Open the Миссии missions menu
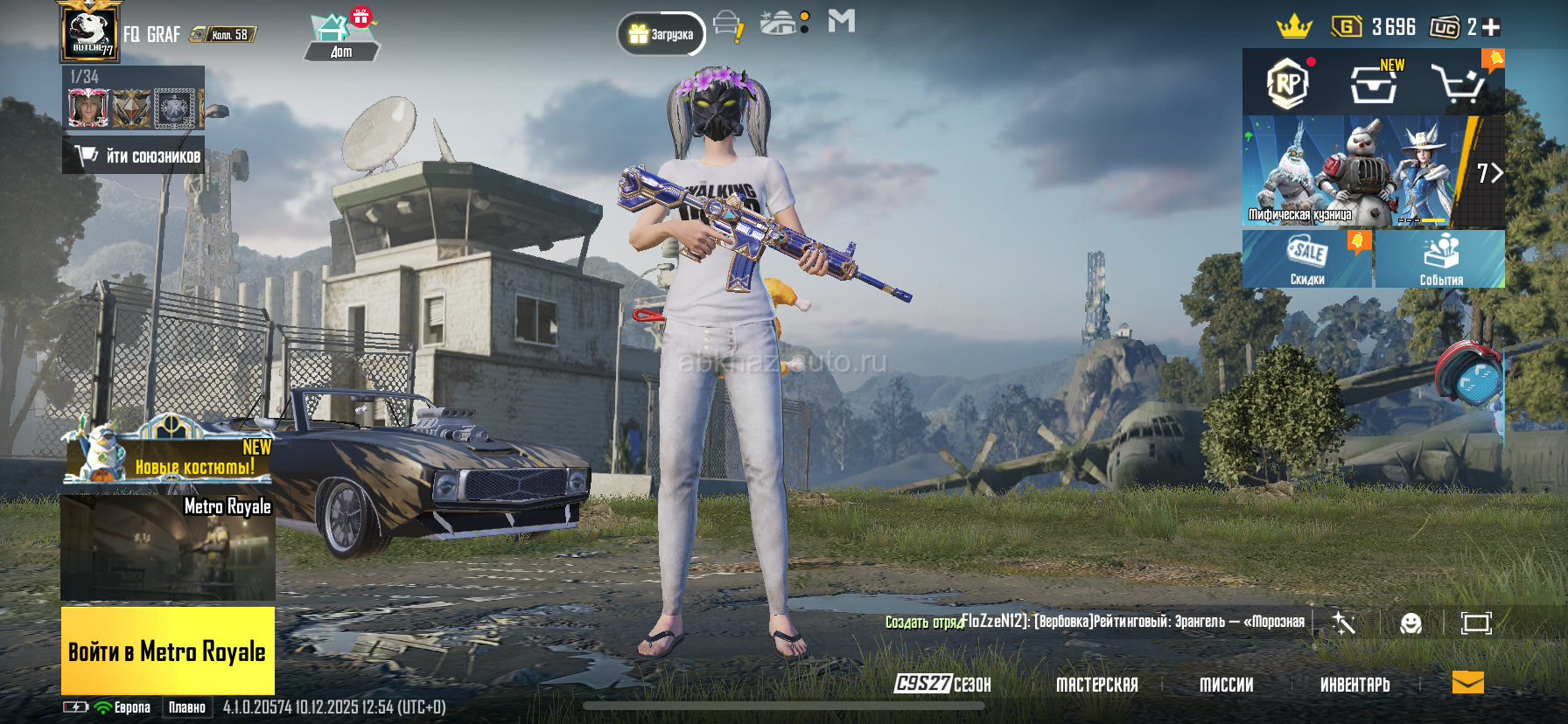Image resolution: width=1568 pixels, height=724 pixels. click(1226, 685)
